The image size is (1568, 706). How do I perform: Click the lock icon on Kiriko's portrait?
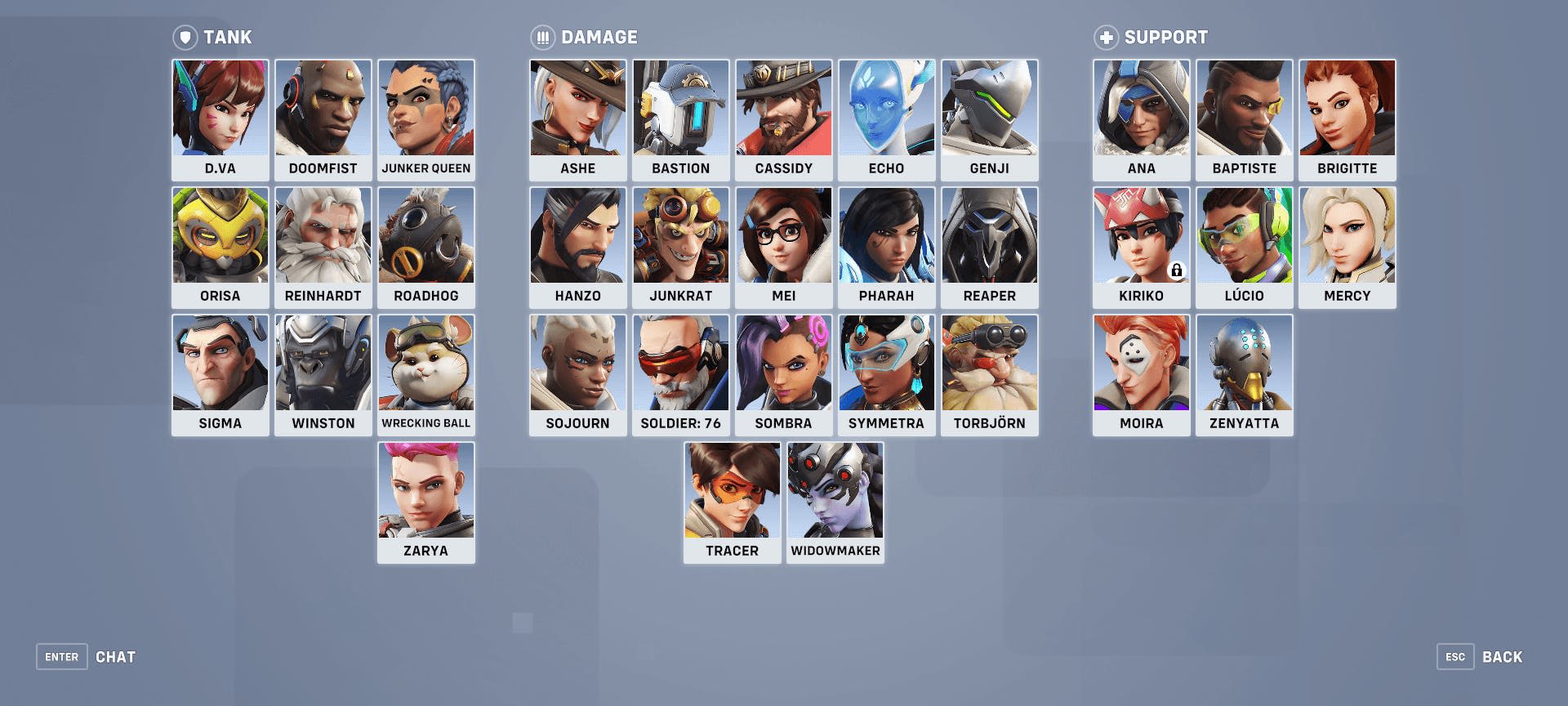point(1177,270)
